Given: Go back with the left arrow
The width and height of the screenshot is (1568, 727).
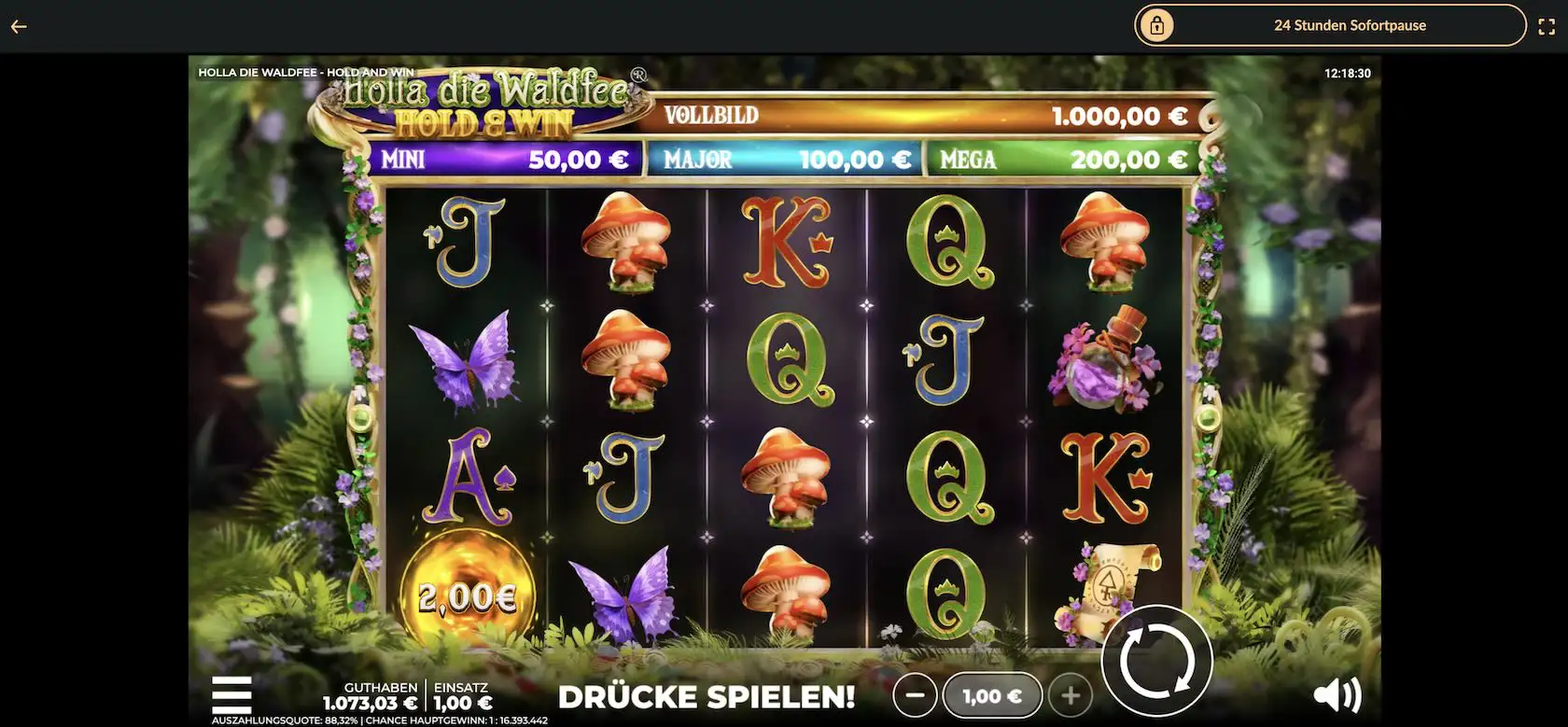Looking at the screenshot, I should click(x=19, y=26).
